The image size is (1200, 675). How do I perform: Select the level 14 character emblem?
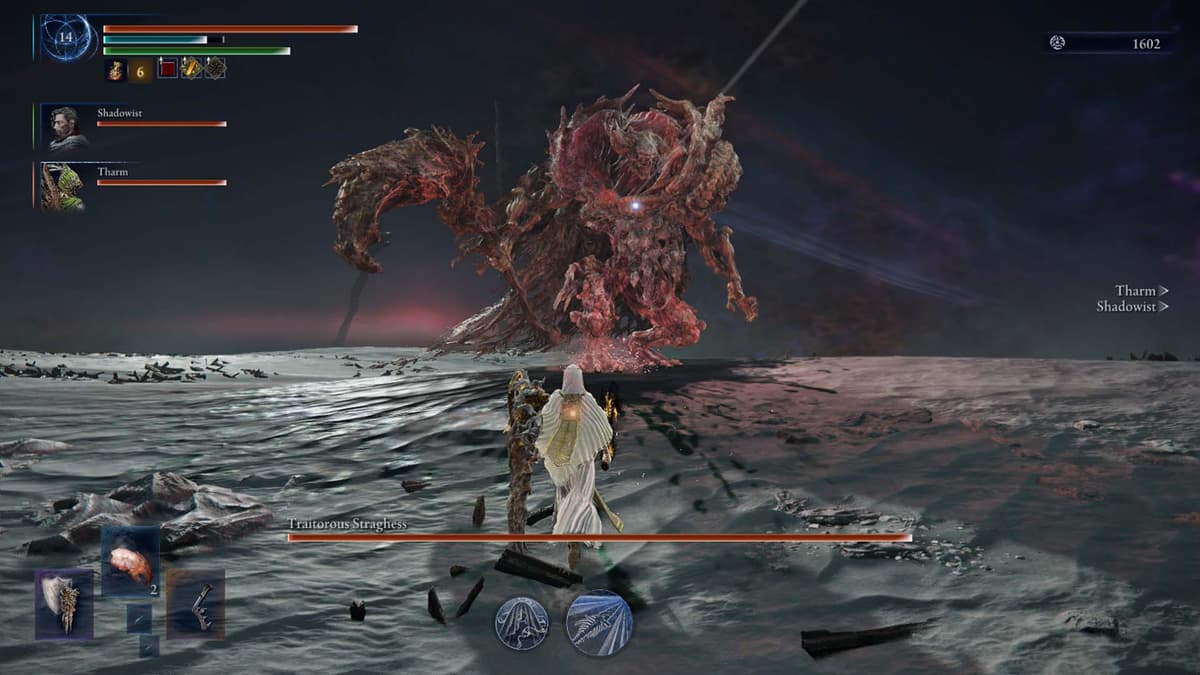[68, 38]
